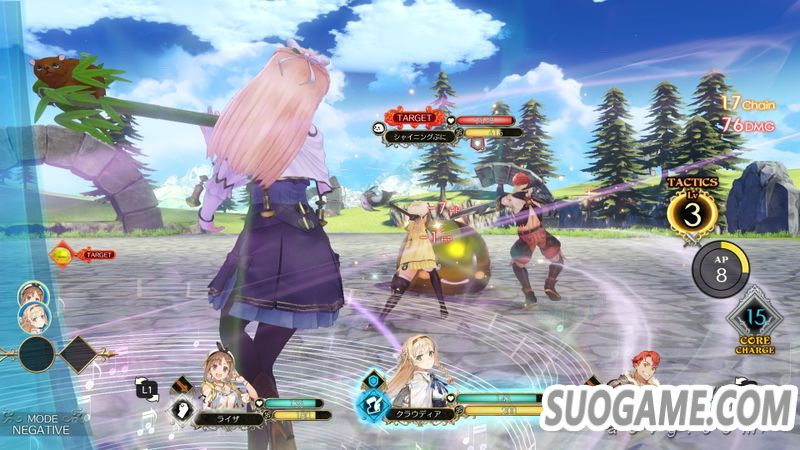800x450 pixels.
Task: Click Ryza's small round timeline portrait
Action: click(32, 294)
